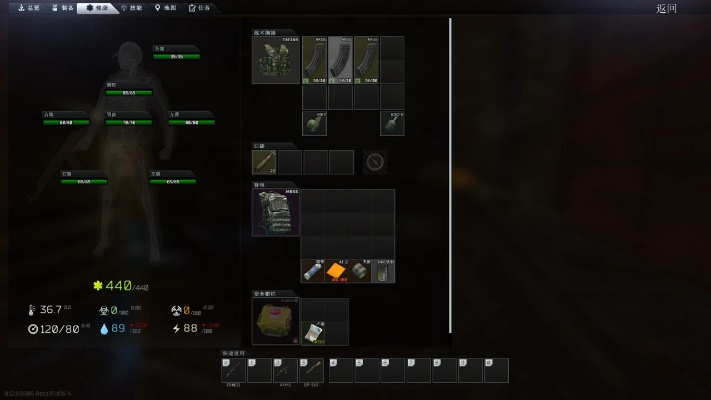Switch to the 技能 skills tab
This screenshot has height=400, width=711.
click(x=131, y=7)
